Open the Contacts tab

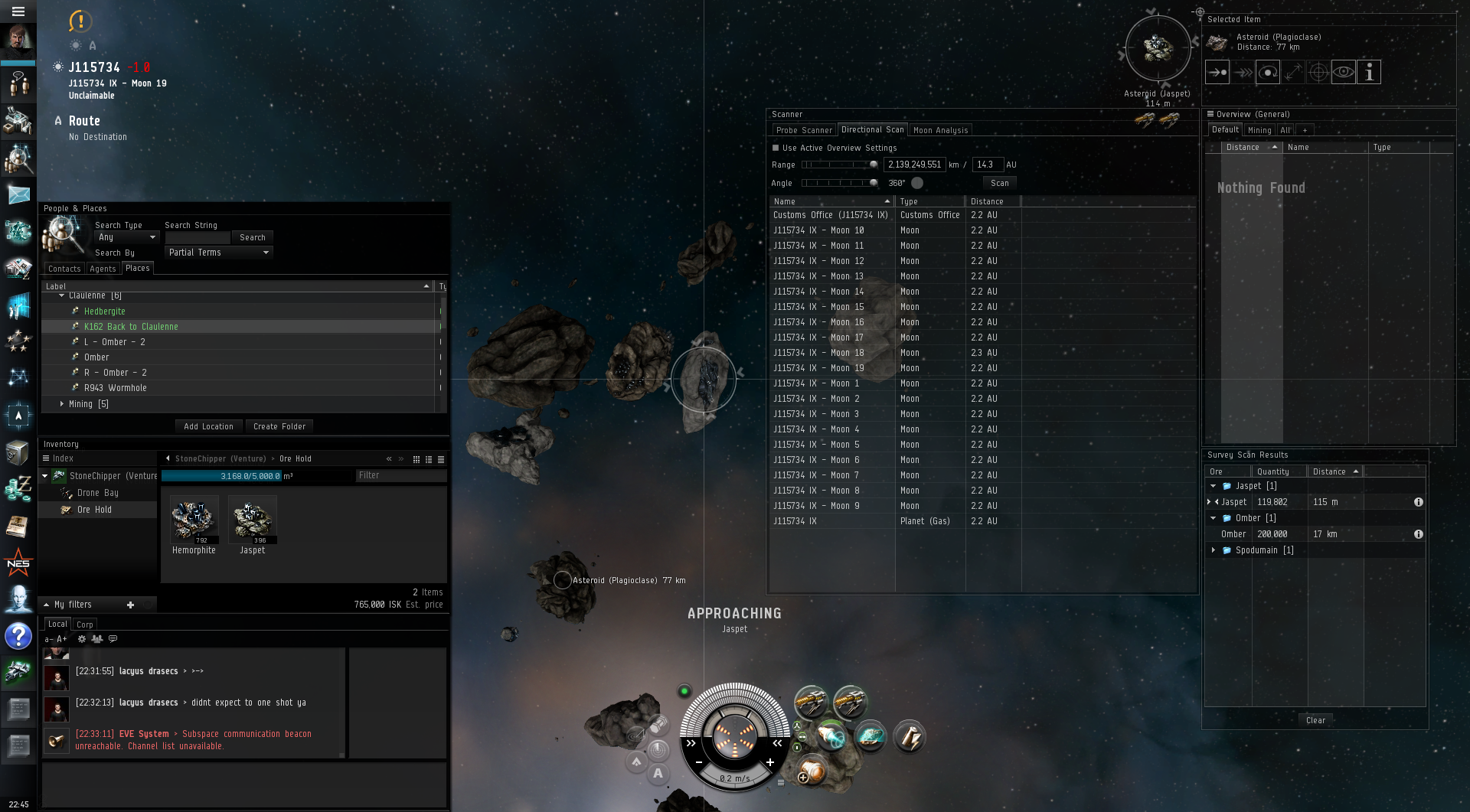pyautogui.click(x=64, y=269)
